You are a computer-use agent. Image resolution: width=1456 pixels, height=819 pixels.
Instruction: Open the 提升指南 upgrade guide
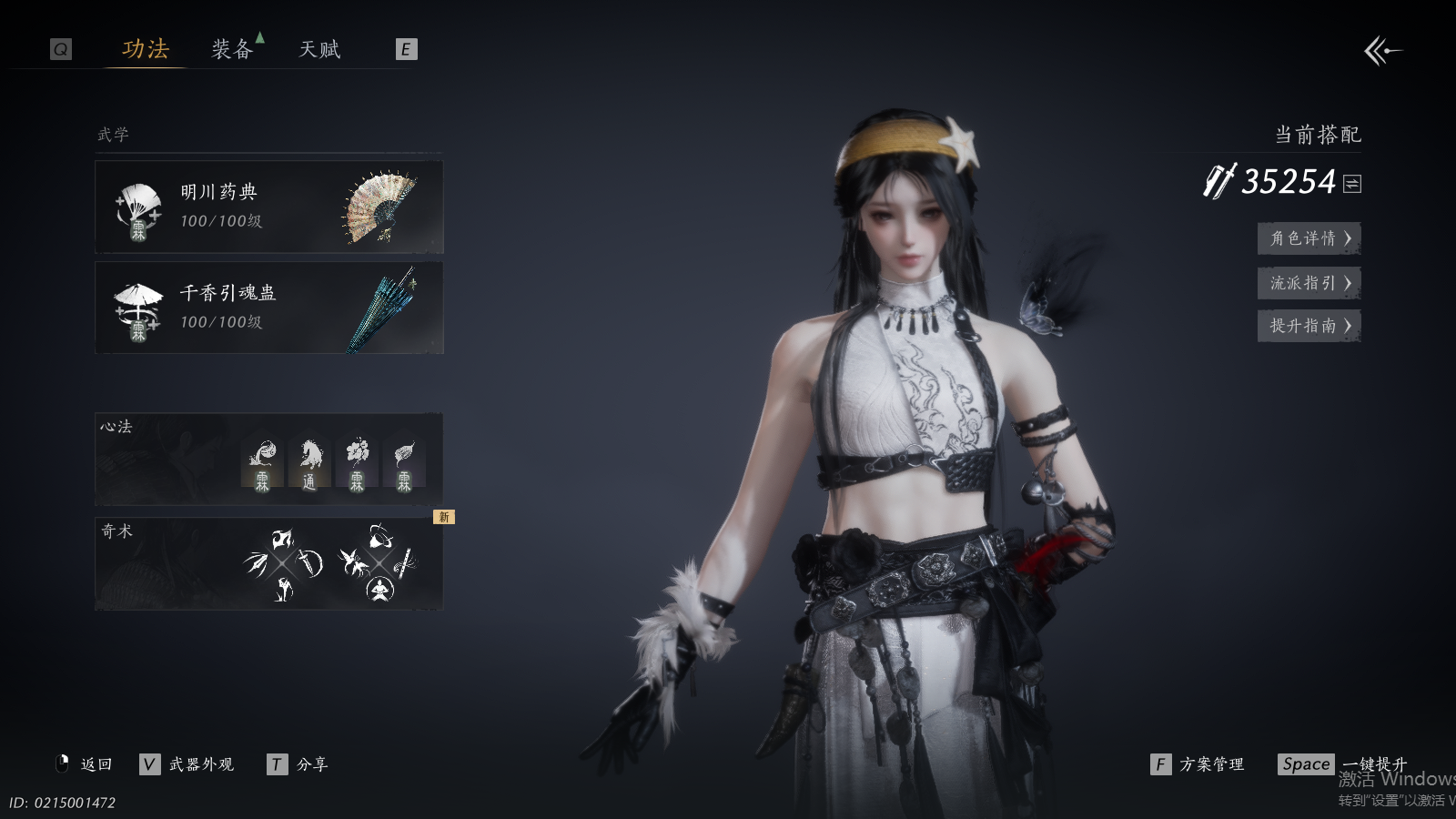tap(1309, 326)
